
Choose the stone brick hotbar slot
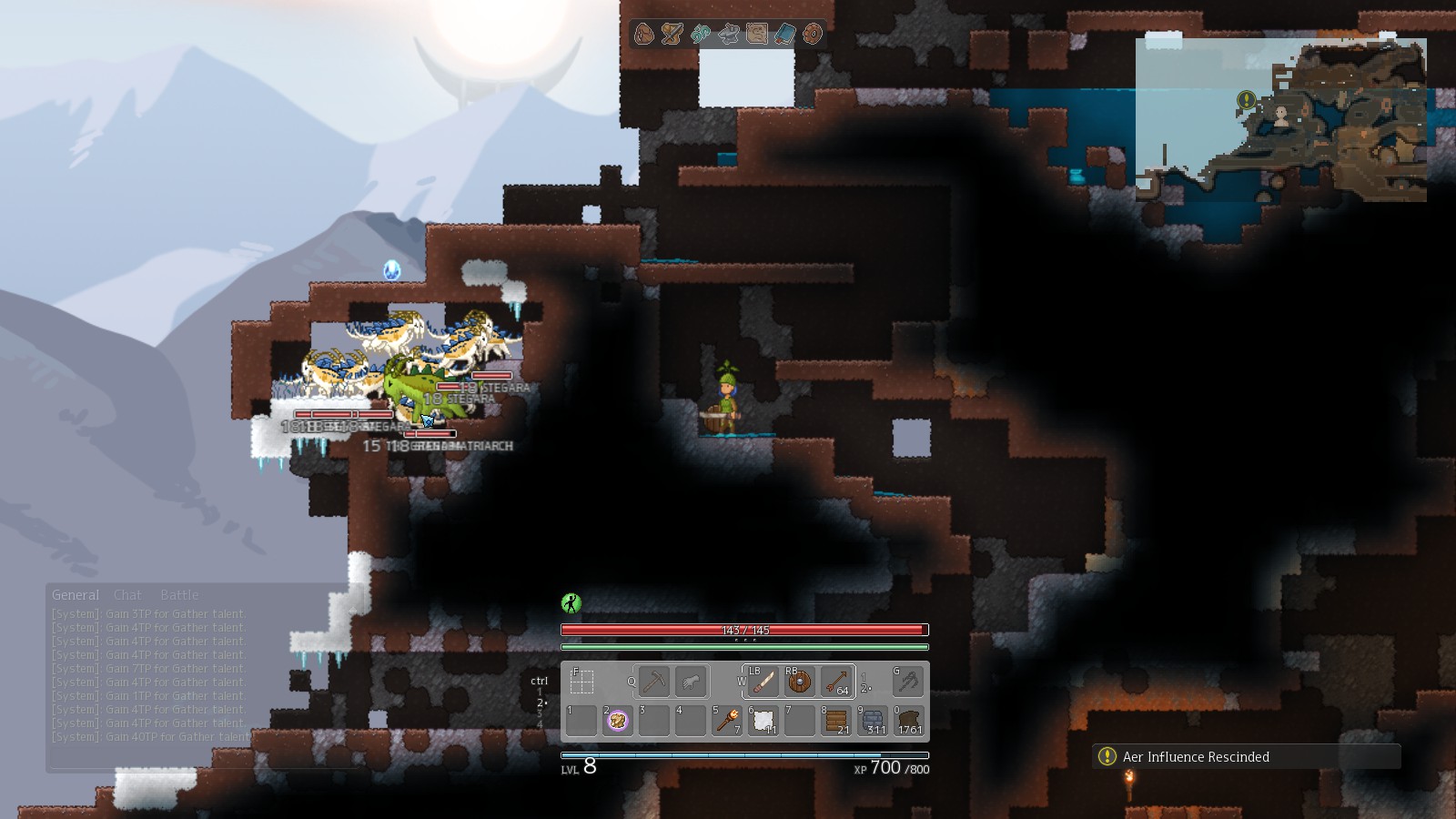tap(874, 721)
